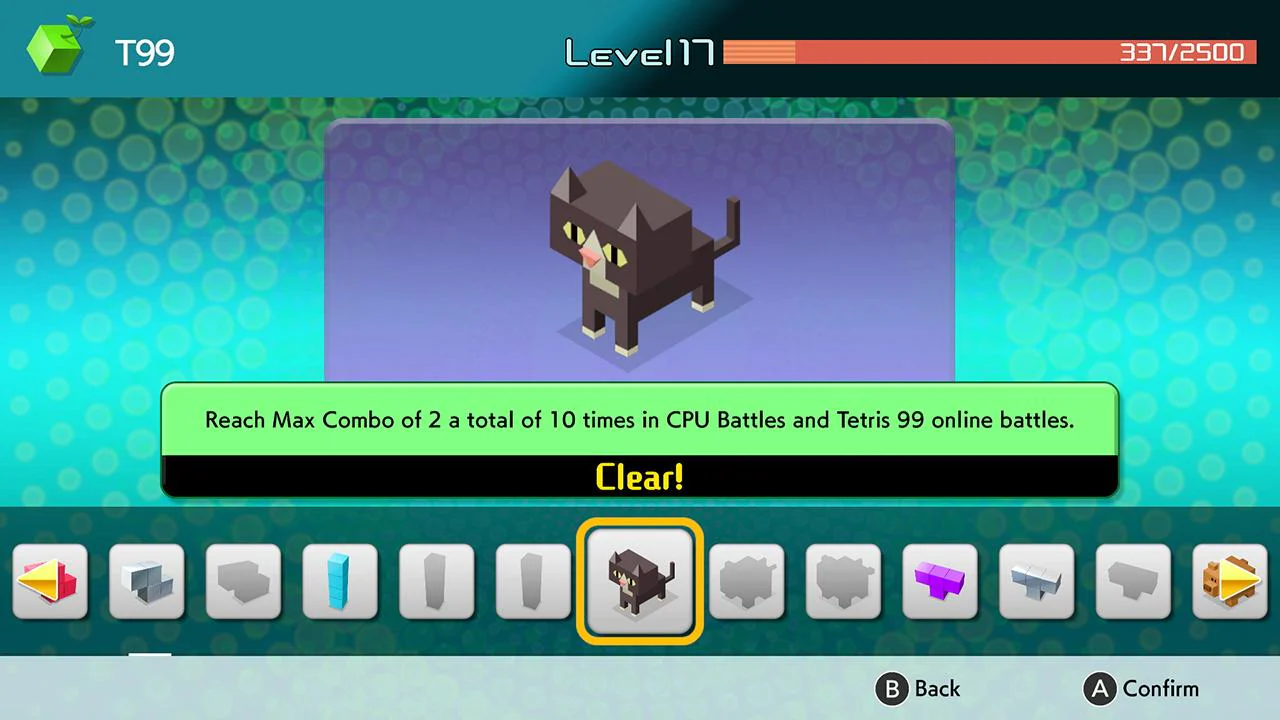Click the locked icon next to the right arrow

[x=1134, y=580]
